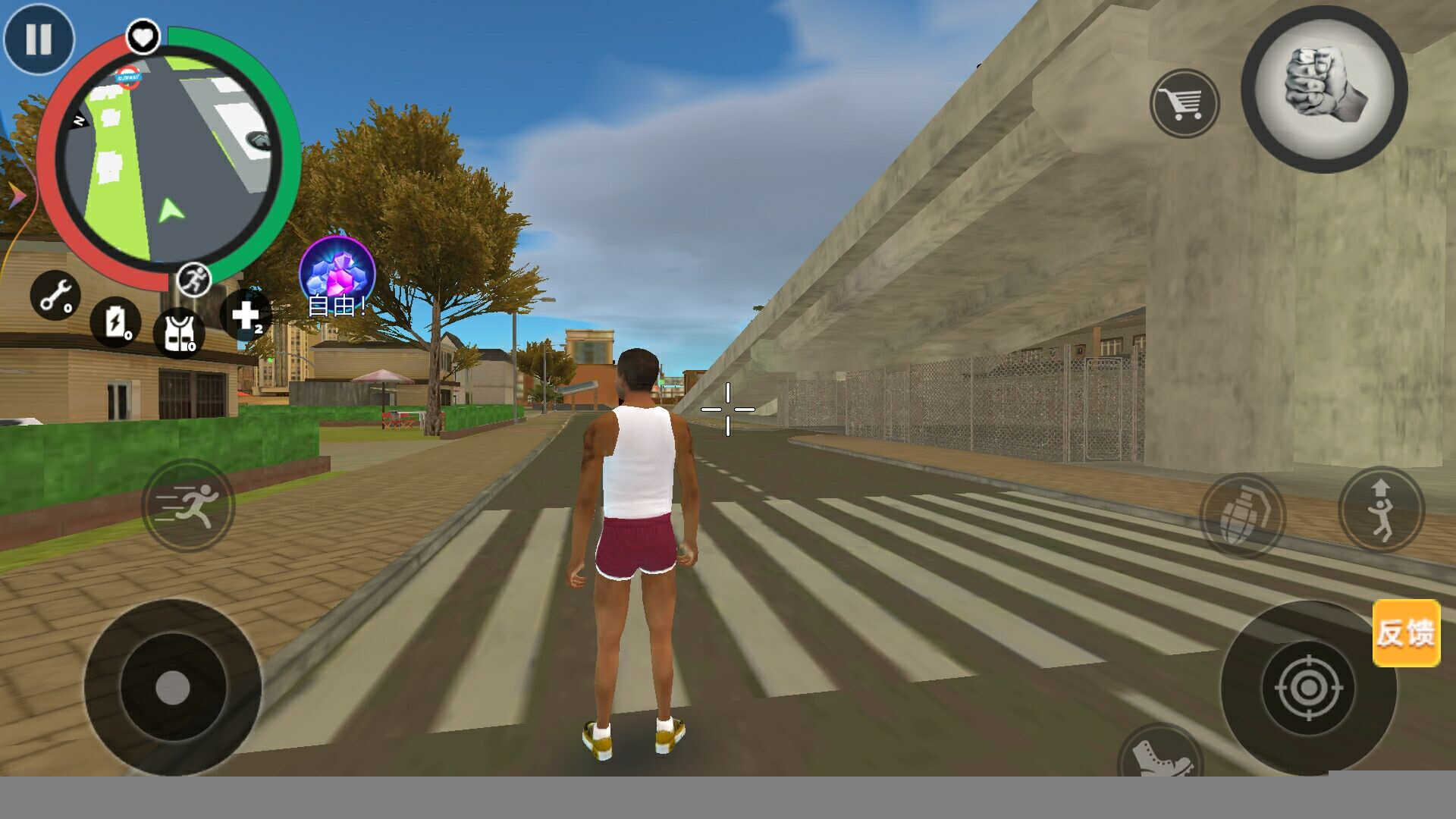Open the shopping cart store

click(x=1184, y=104)
